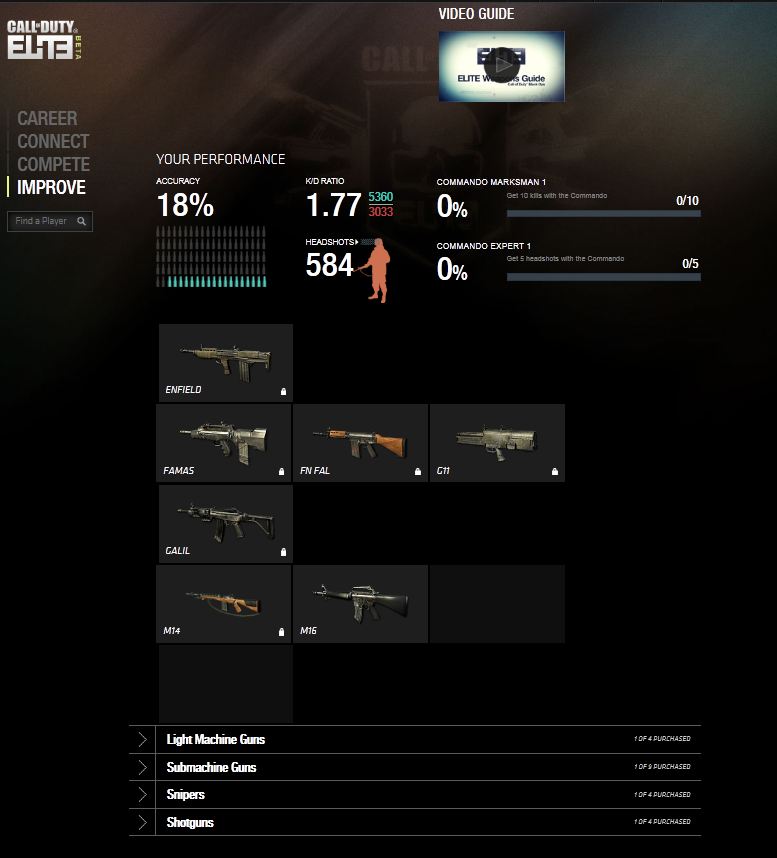This screenshot has width=777, height=858.
Task: Go to the Connect section
Action: 53,142
